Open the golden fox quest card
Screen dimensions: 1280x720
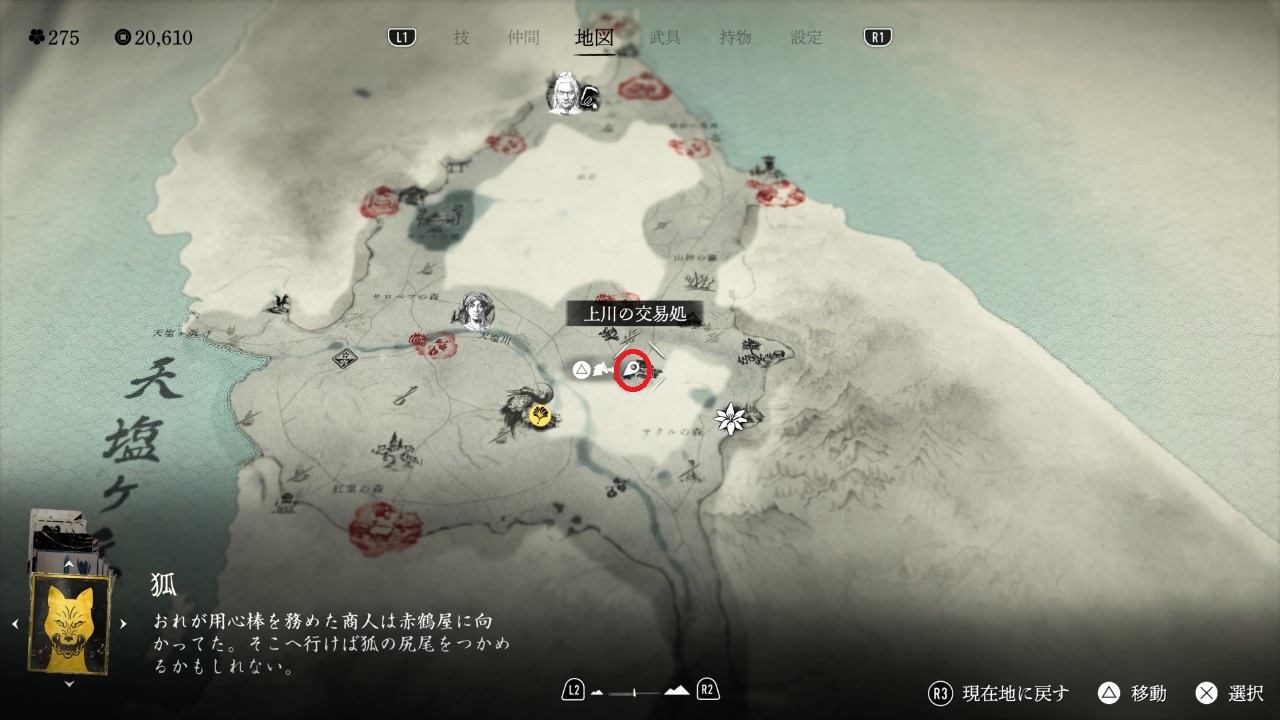click(x=70, y=624)
